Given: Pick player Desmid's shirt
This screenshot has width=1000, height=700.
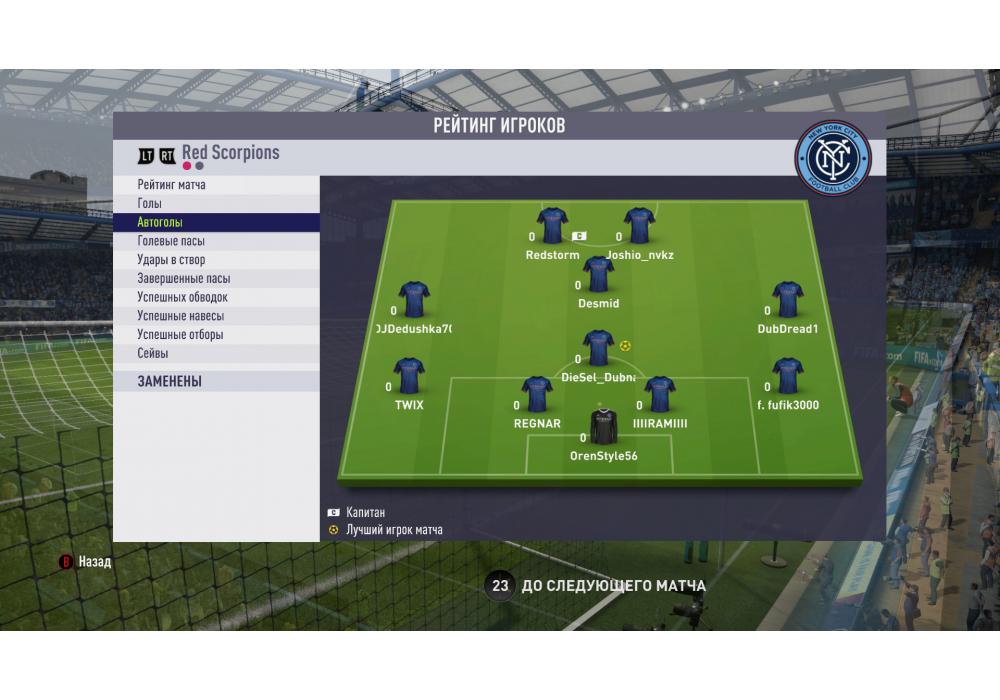Looking at the screenshot, I should pyautogui.click(x=598, y=275).
